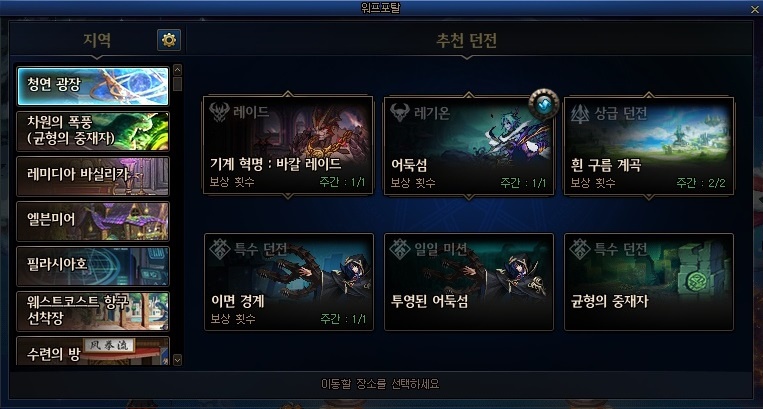Open the region settings gear icon

coord(169,40)
